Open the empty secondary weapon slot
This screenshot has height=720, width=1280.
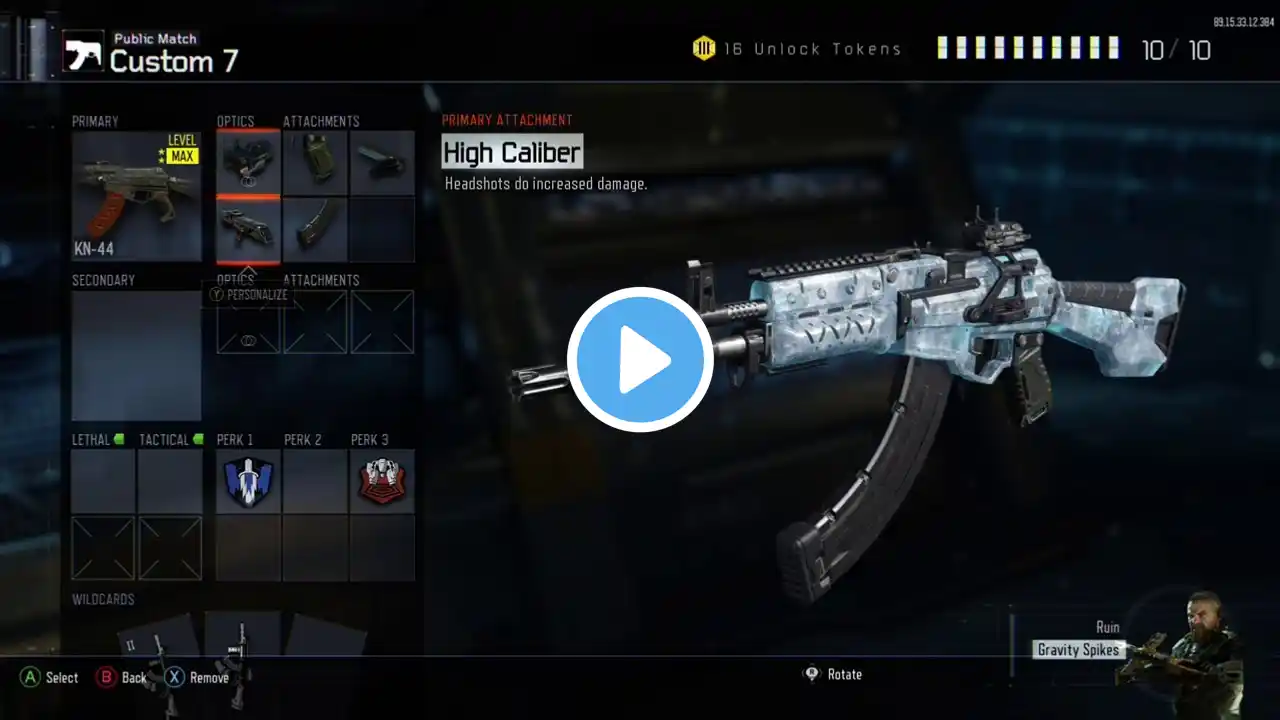click(x=136, y=356)
